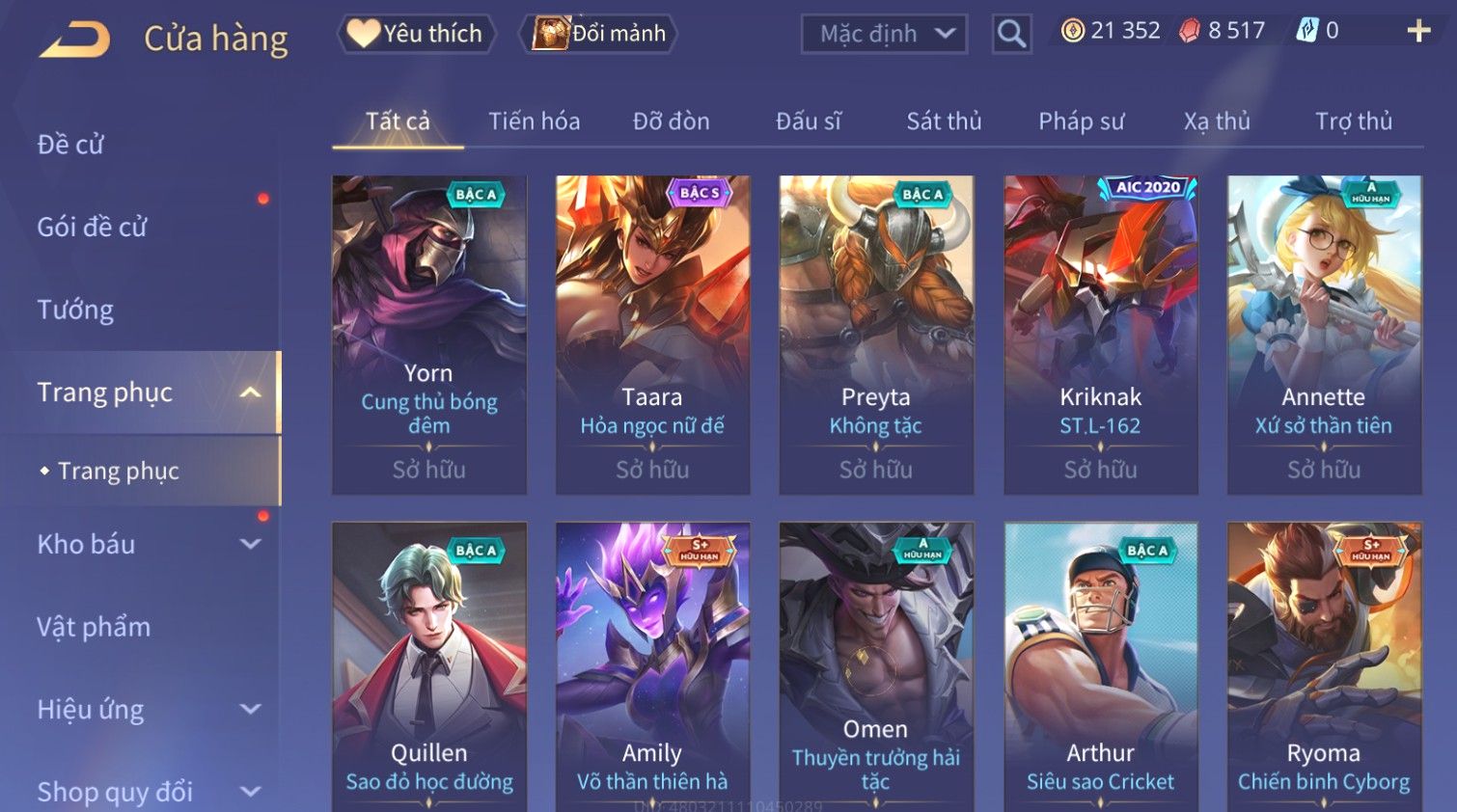
Task: Switch to the Tiến hóa tab
Action: point(534,122)
